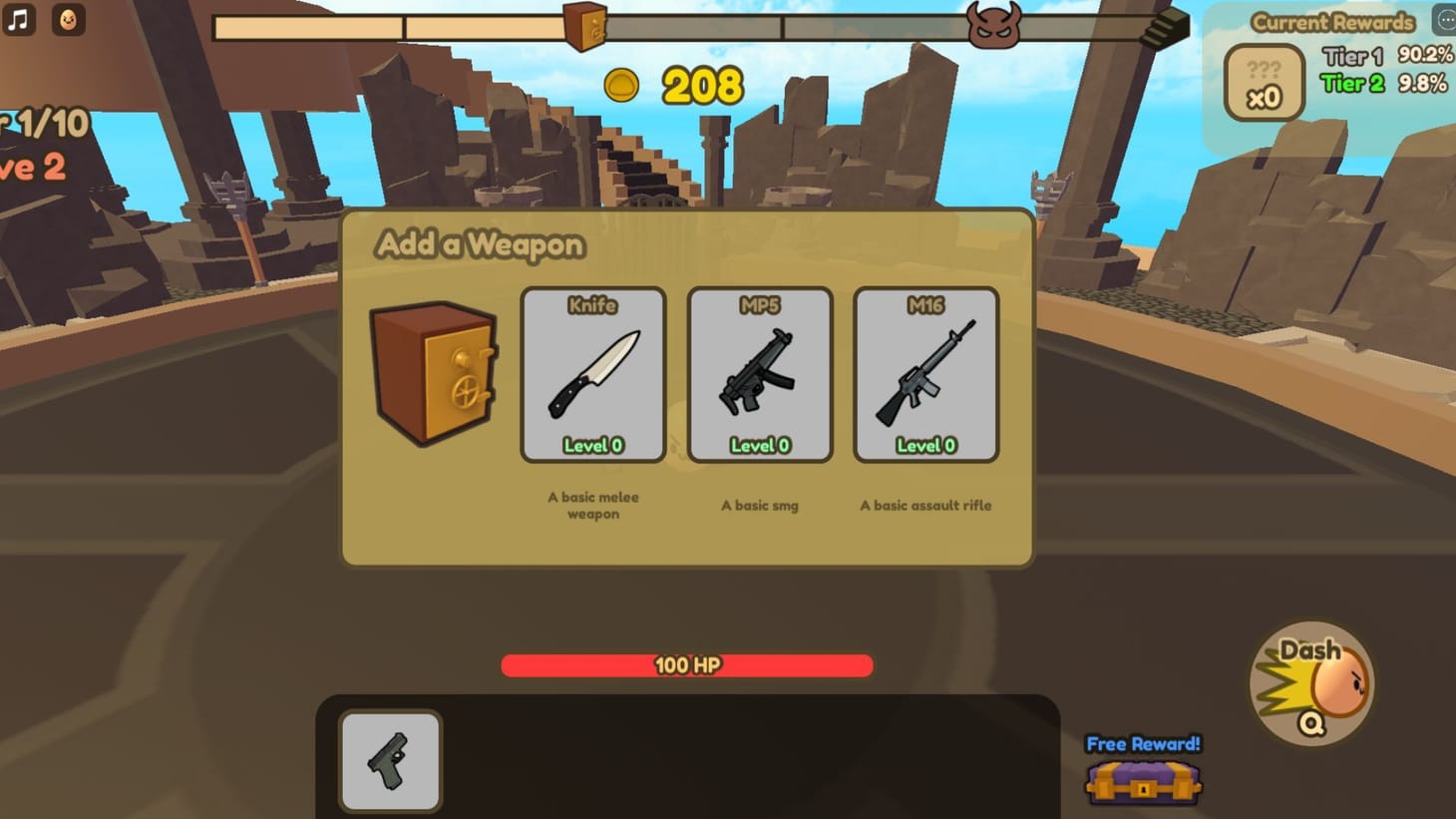
Task: Click the red 100 HP health bar
Action: [686, 664]
